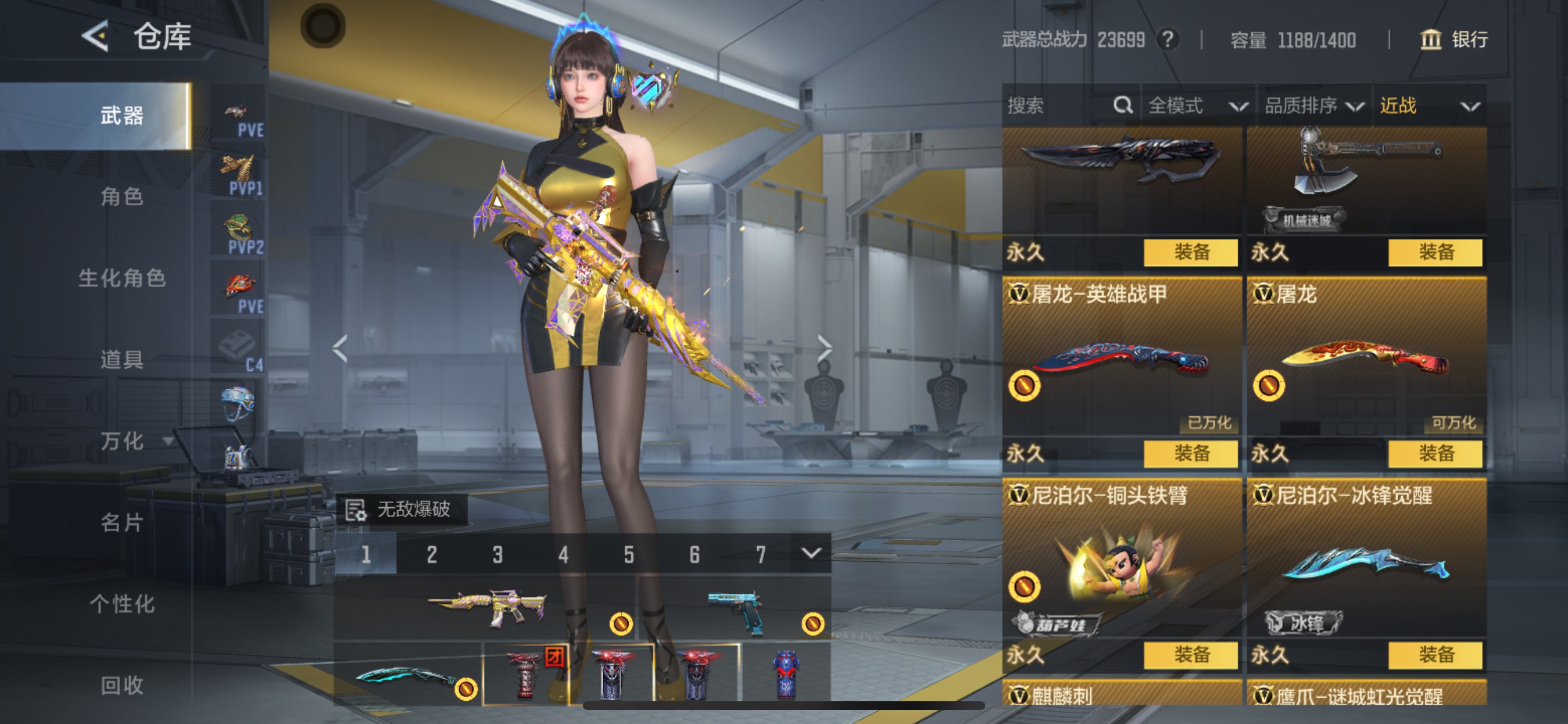The height and width of the screenshot is (724, 1568).
Task: Open the 名片 category
Action: tap(122, 522)
